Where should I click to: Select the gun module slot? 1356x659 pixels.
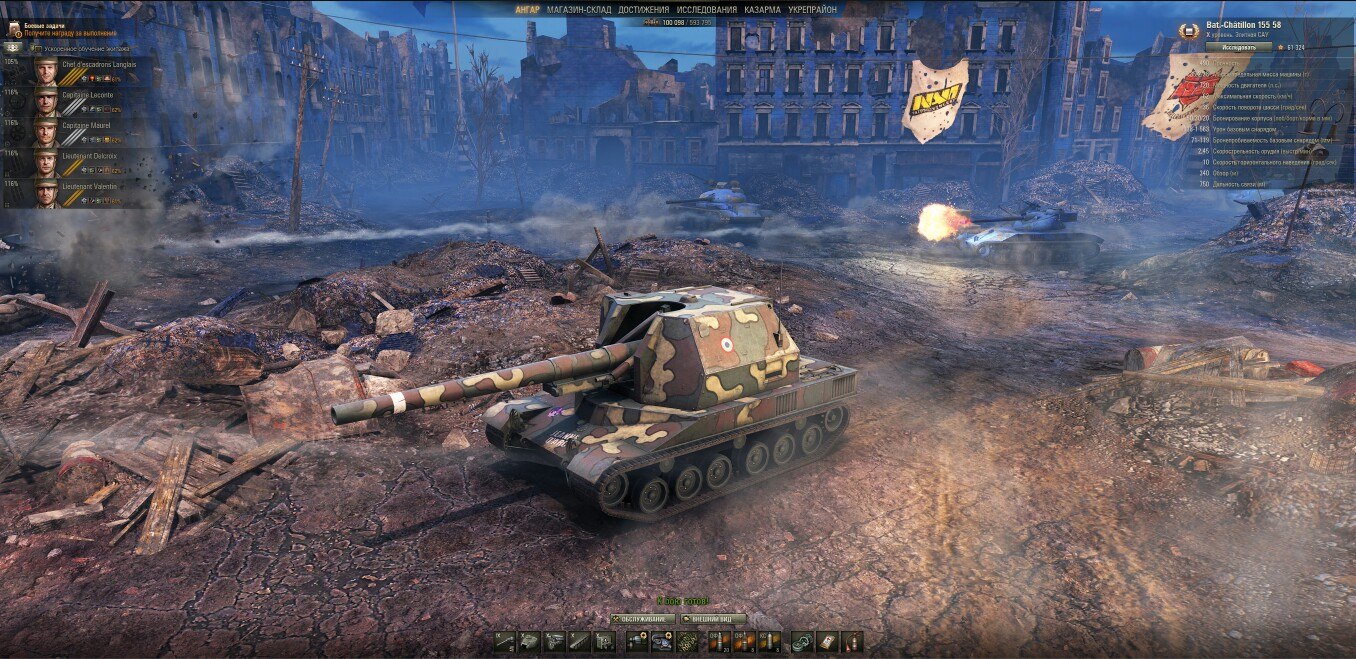pos(505,642)
